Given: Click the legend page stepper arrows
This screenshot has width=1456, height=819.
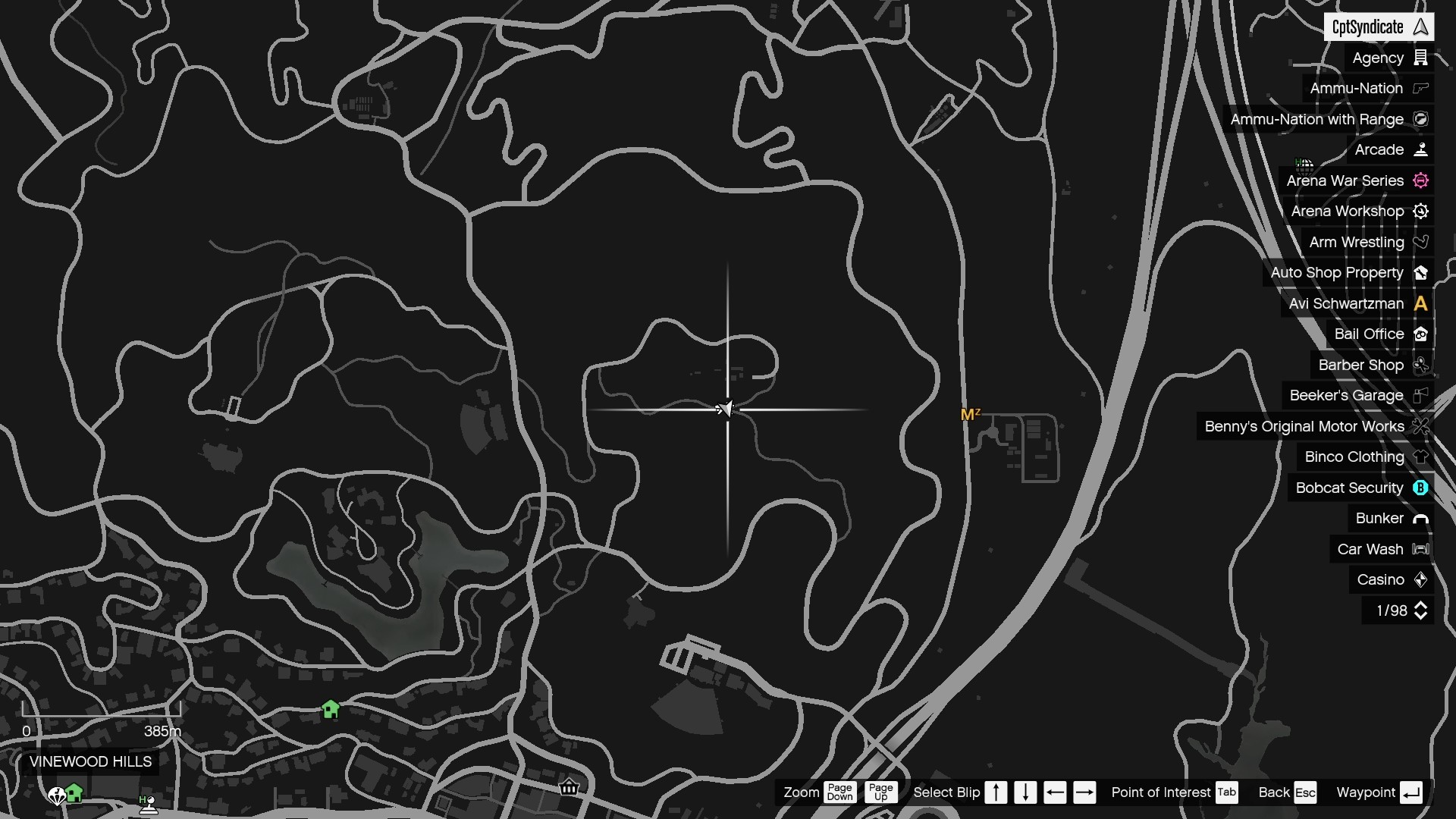Looking at the screenshot, I should click(x=1421, y=610).
